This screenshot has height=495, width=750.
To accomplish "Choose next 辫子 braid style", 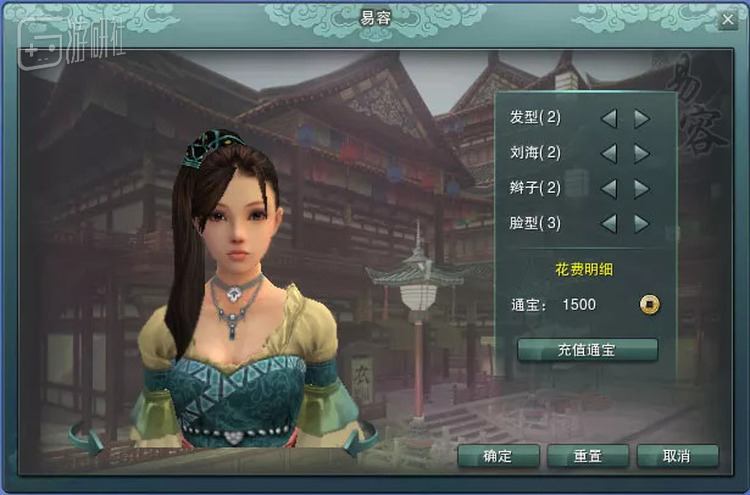I will [x=641, y=188].
